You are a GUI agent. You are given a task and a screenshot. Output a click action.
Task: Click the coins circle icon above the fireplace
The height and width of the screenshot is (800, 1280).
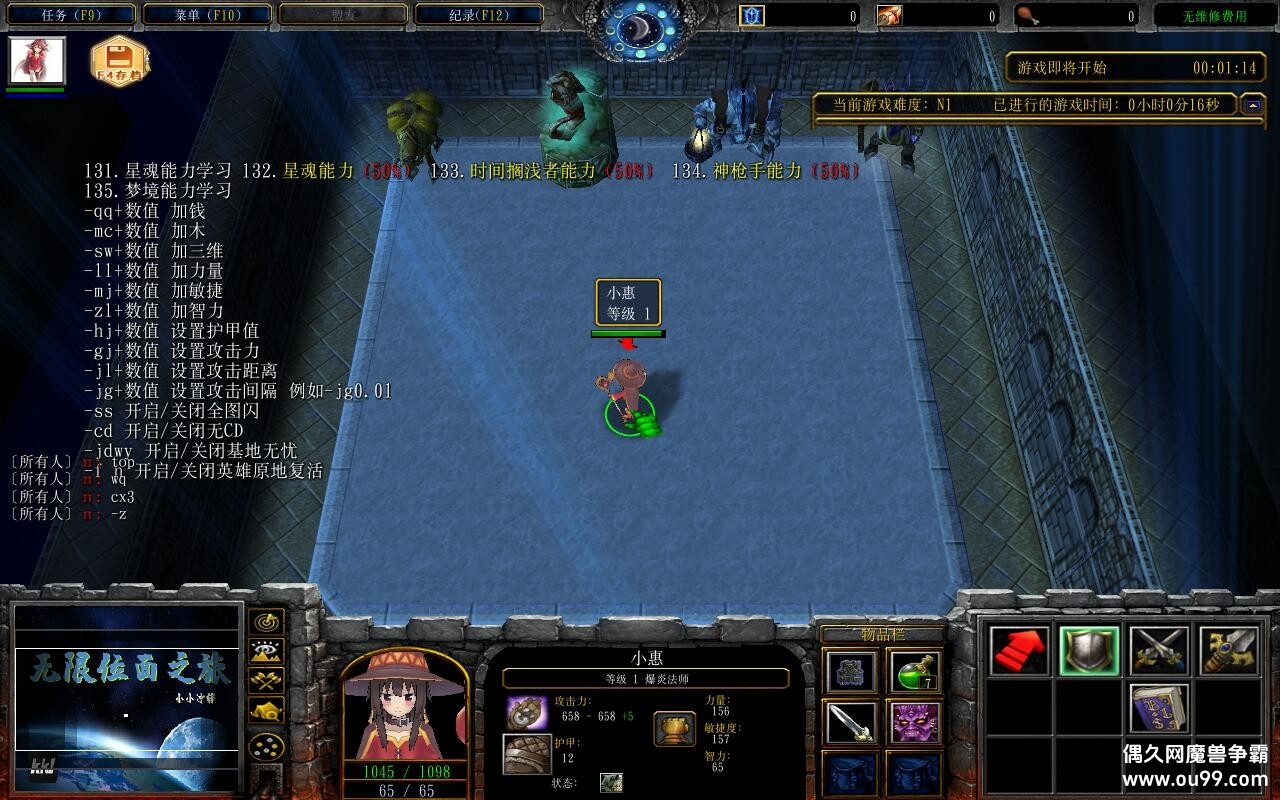[266, 746]
